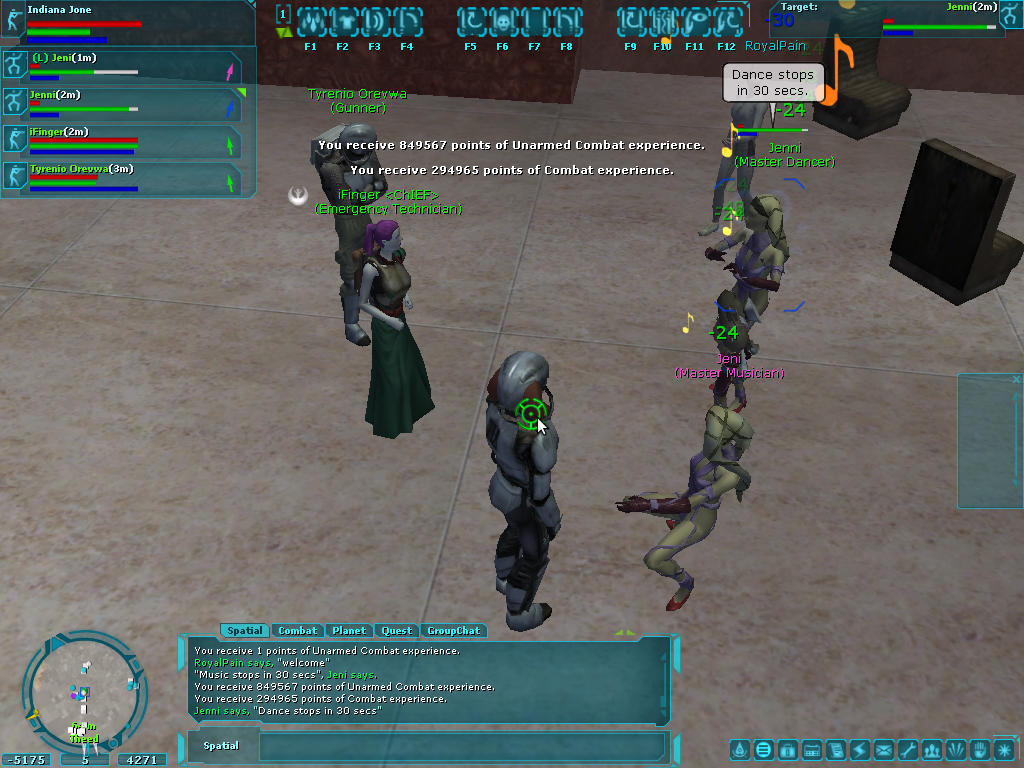Use the F2 shirt toolbar slot
This screenshot has height=768, width=1024.
[x=342, y=21]
